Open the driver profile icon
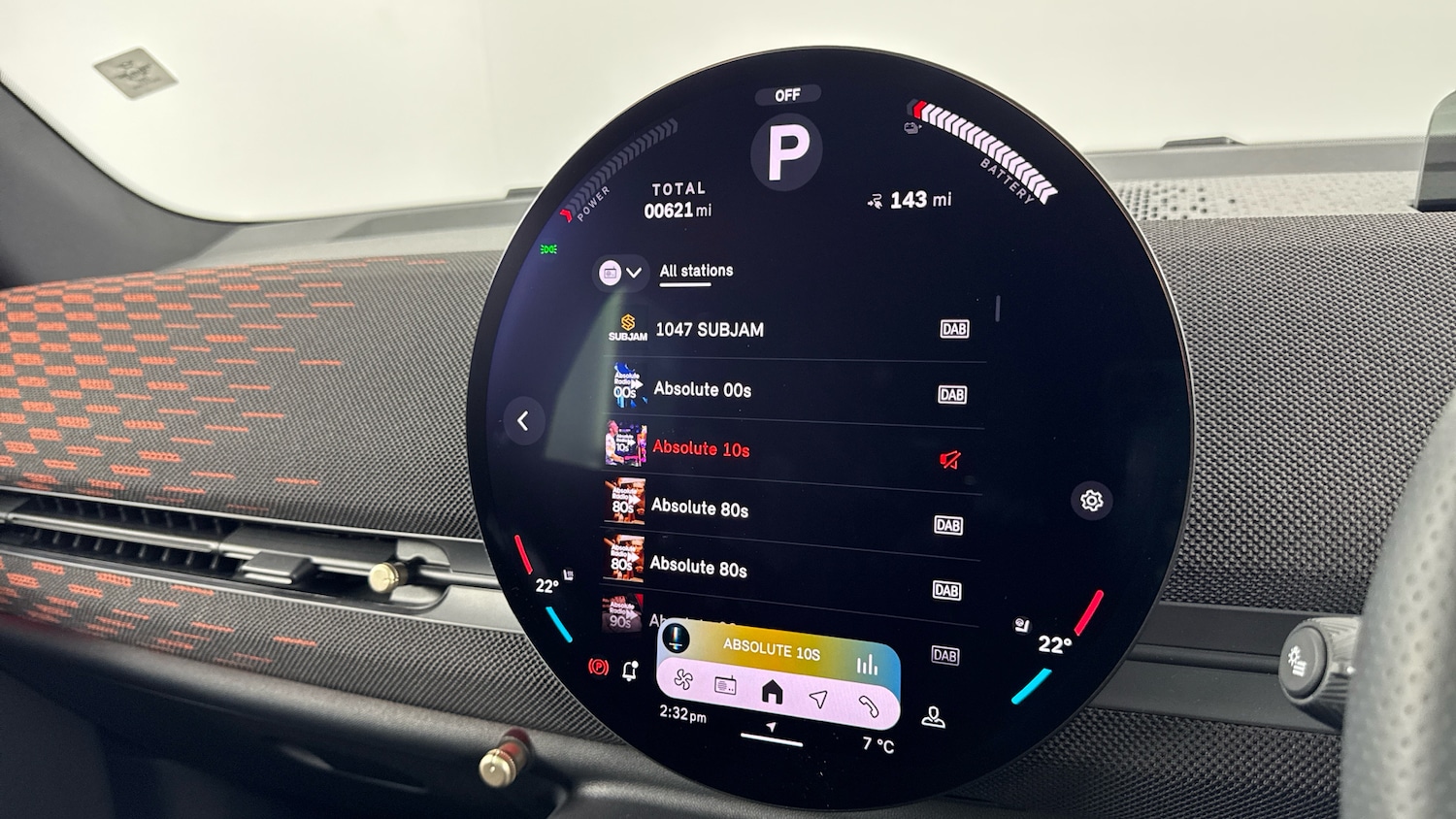The height and width of the screenshot is (819, 1456). click(x=933, y=718)
